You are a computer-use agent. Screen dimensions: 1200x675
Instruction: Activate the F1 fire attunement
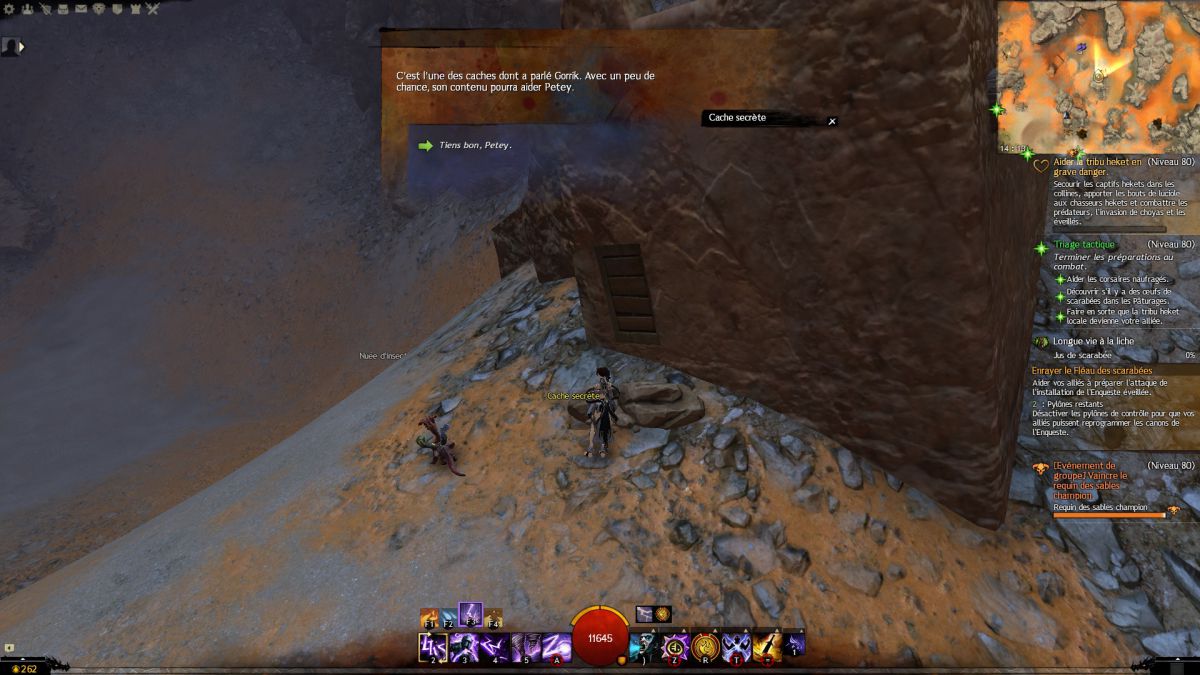point(430,618)
